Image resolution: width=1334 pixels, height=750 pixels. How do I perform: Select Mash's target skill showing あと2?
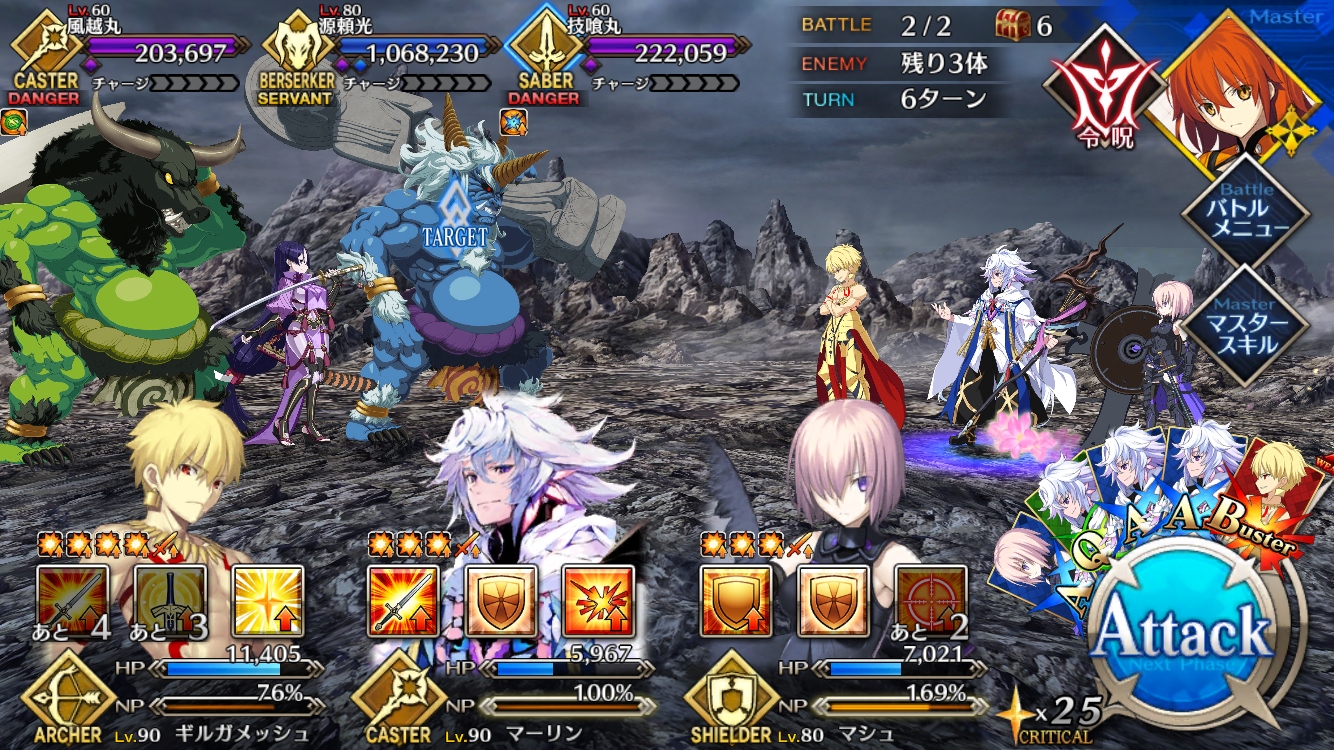(x=930, y=600)
